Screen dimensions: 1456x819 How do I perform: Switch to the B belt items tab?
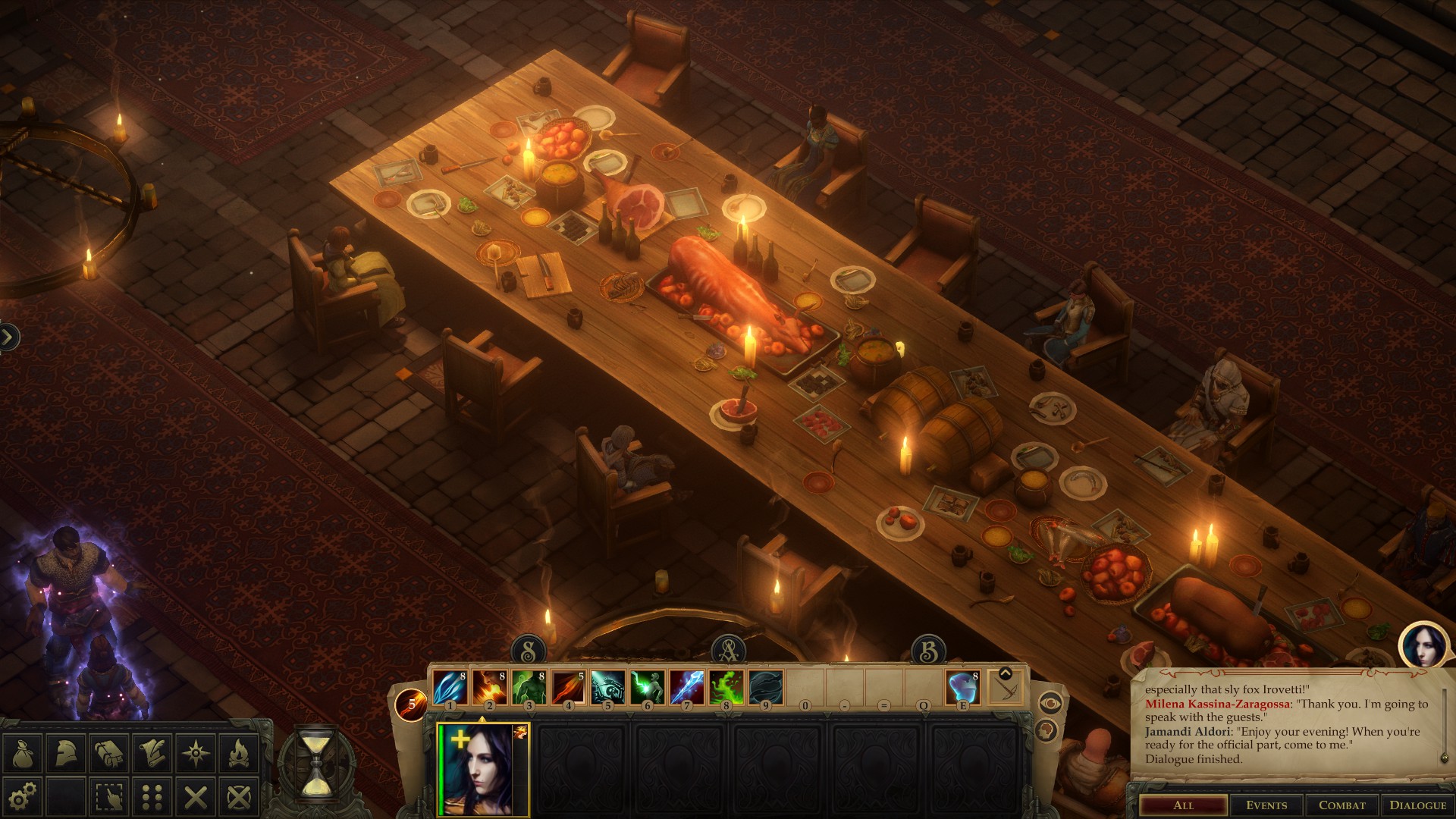(x=928, y=651)
